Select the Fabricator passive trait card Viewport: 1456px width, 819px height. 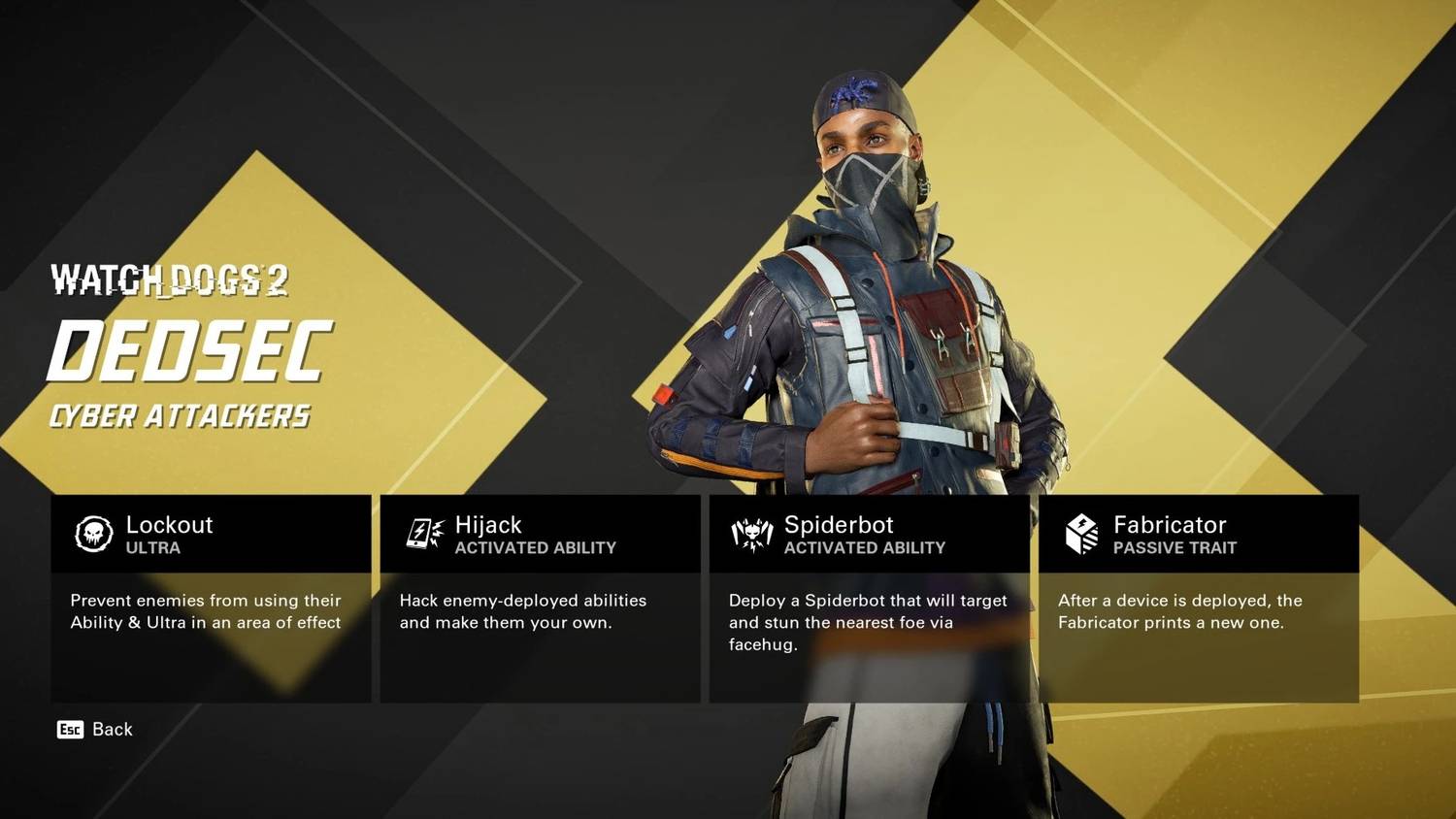pos(1198,598)
